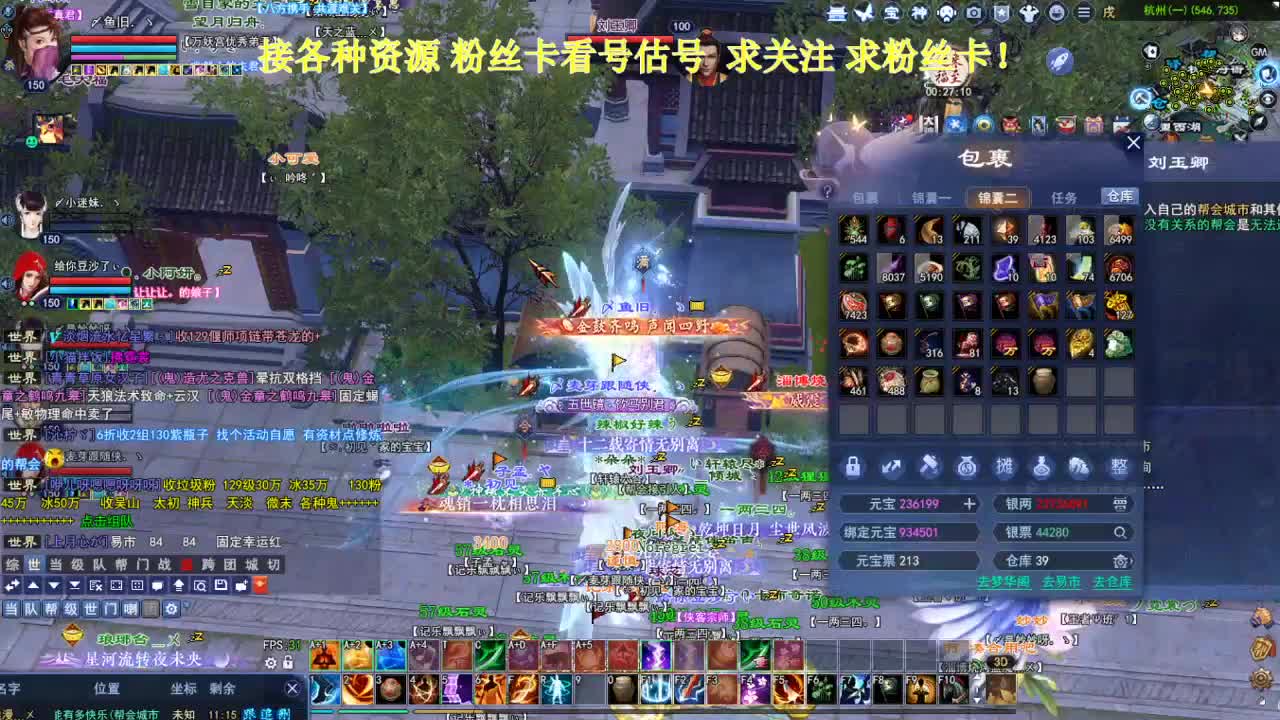Toggle the bag lock icon in the inventory panel
Image resolution: width=1280 pixels, height=720 pixels.
coord(853,466)
